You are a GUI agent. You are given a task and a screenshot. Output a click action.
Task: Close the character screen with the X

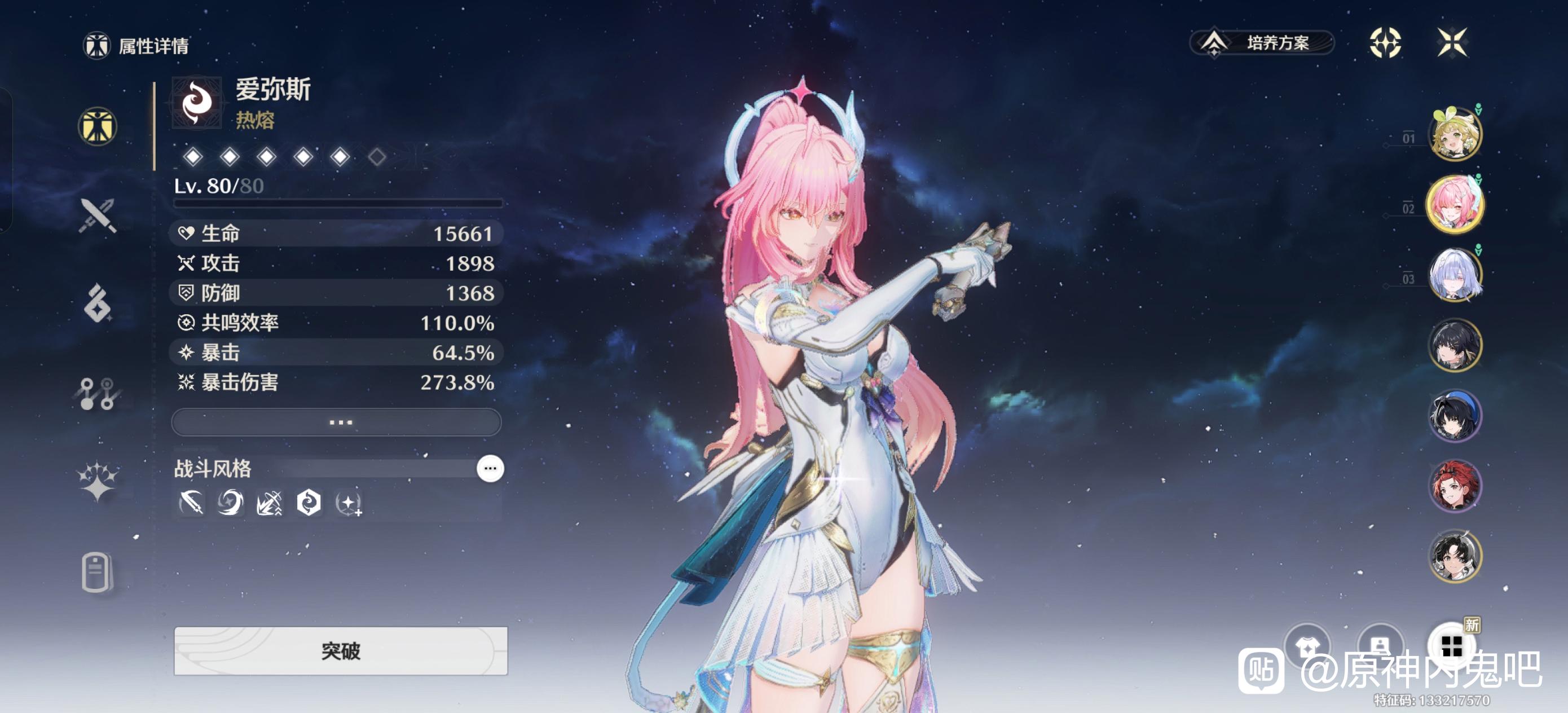1452,43
